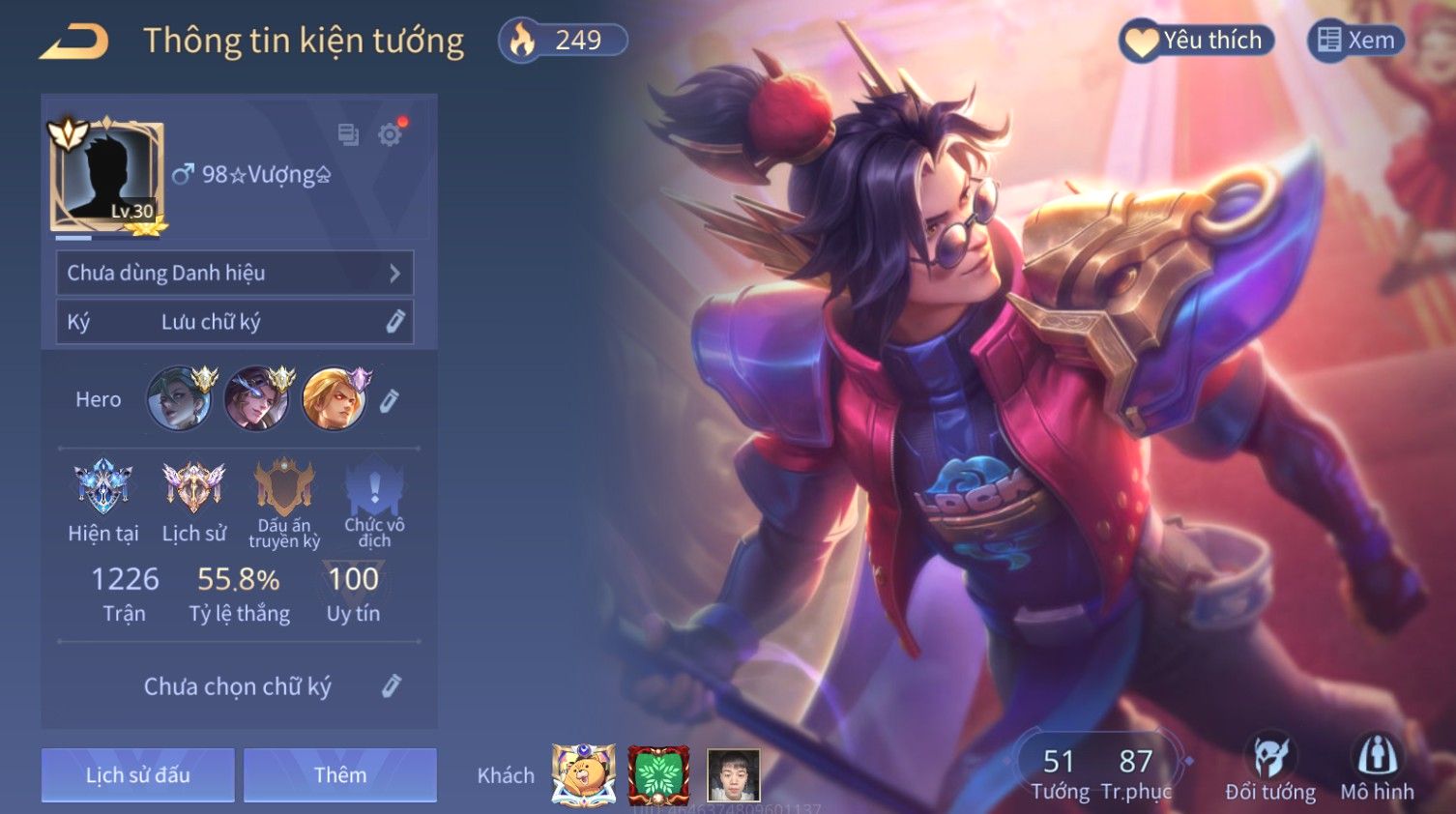1456x814 pixels.
Task: Edit the Chưa chọn chữ ký signature
Action: [391, 686]
